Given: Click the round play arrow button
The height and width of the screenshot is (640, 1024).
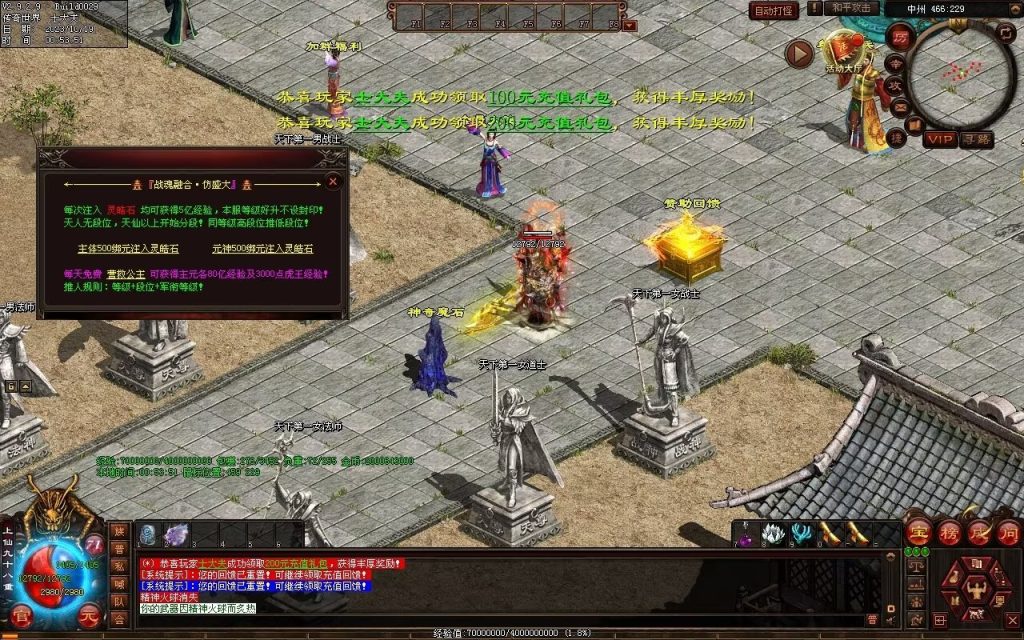Looking at the screenshot, I should [x=799, y=54].
